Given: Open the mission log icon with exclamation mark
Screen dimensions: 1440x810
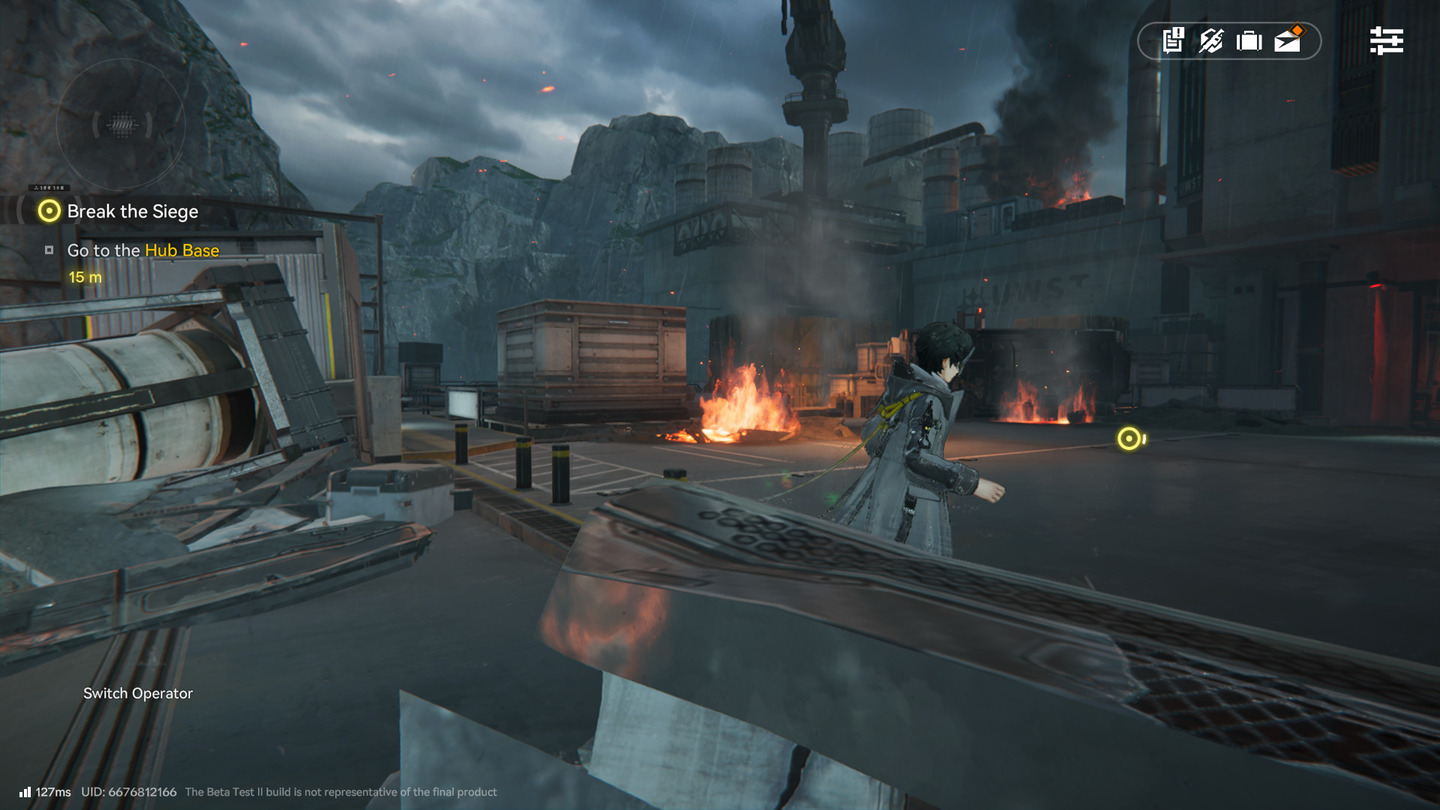Looking at the screenshot, I should (1173, 41).
